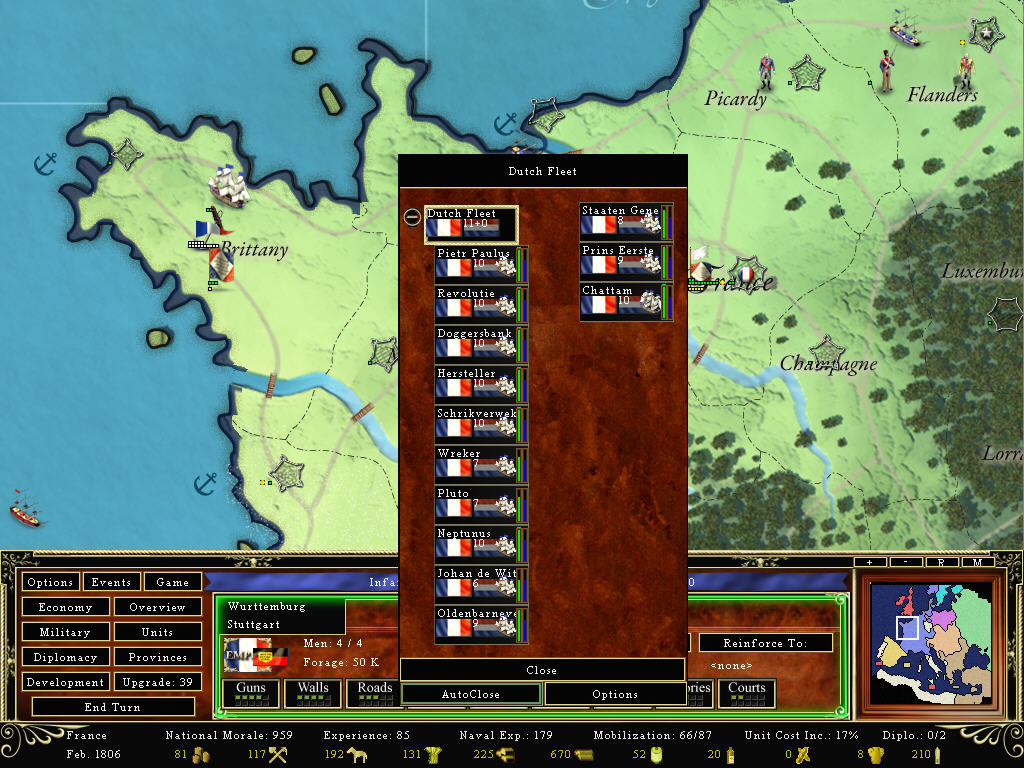Collapse the Dutch Fleet group
The image size is (1024, 768).
(412, 217)
